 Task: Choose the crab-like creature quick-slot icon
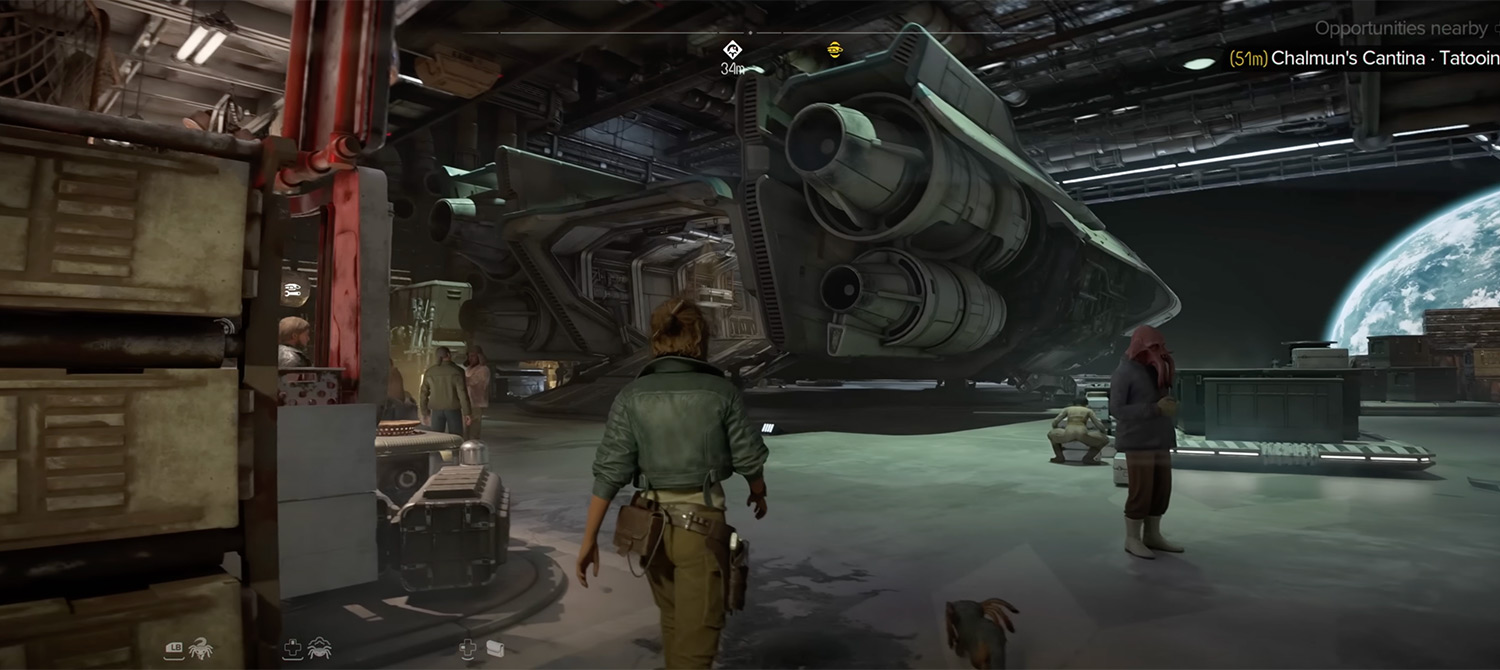point(320,648)
